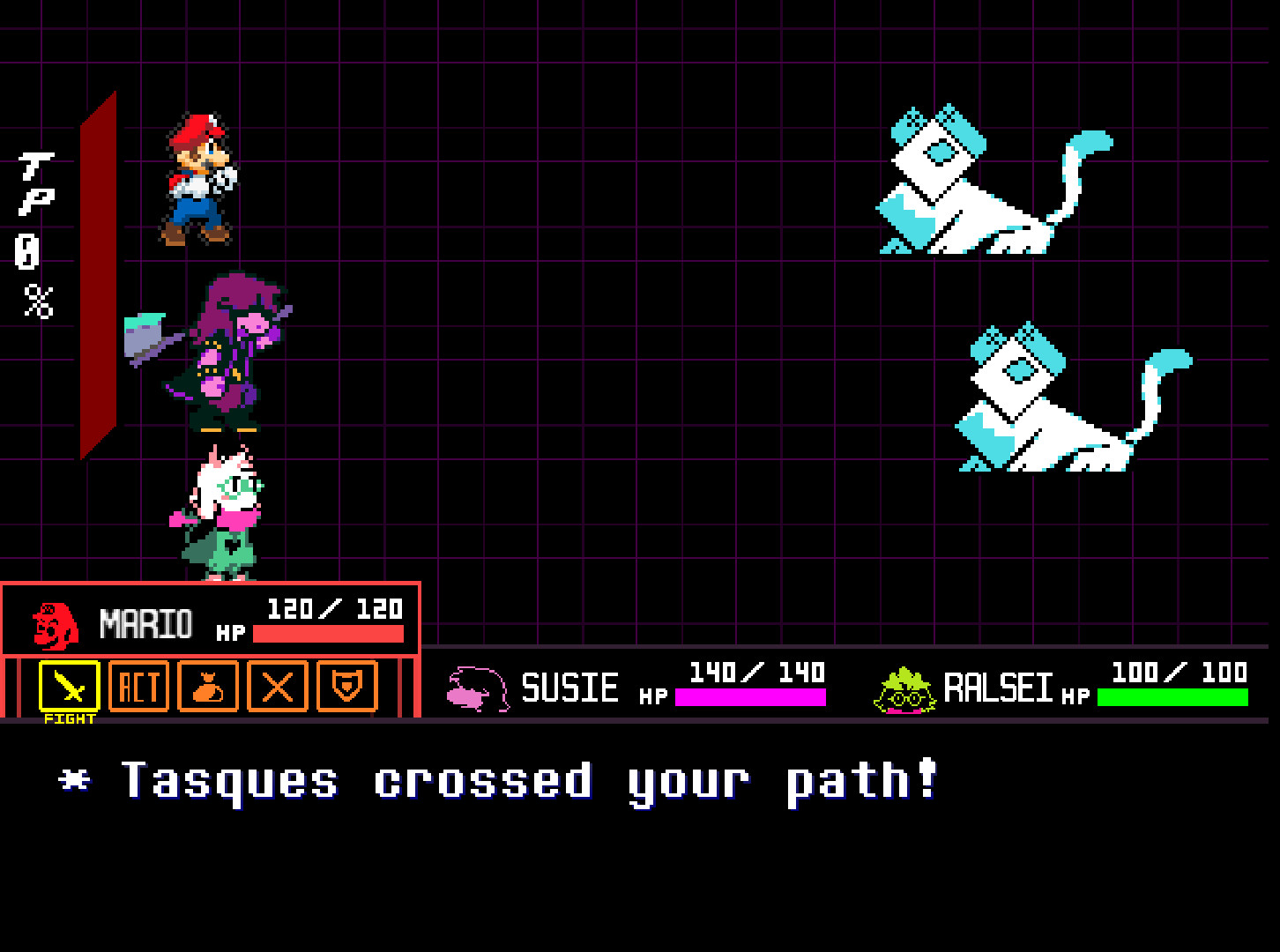Image resolution: width=1280 pixels, height=952 pixels.
Task: Click Ralsei's green HP bar
Action: coord(1172,699)
